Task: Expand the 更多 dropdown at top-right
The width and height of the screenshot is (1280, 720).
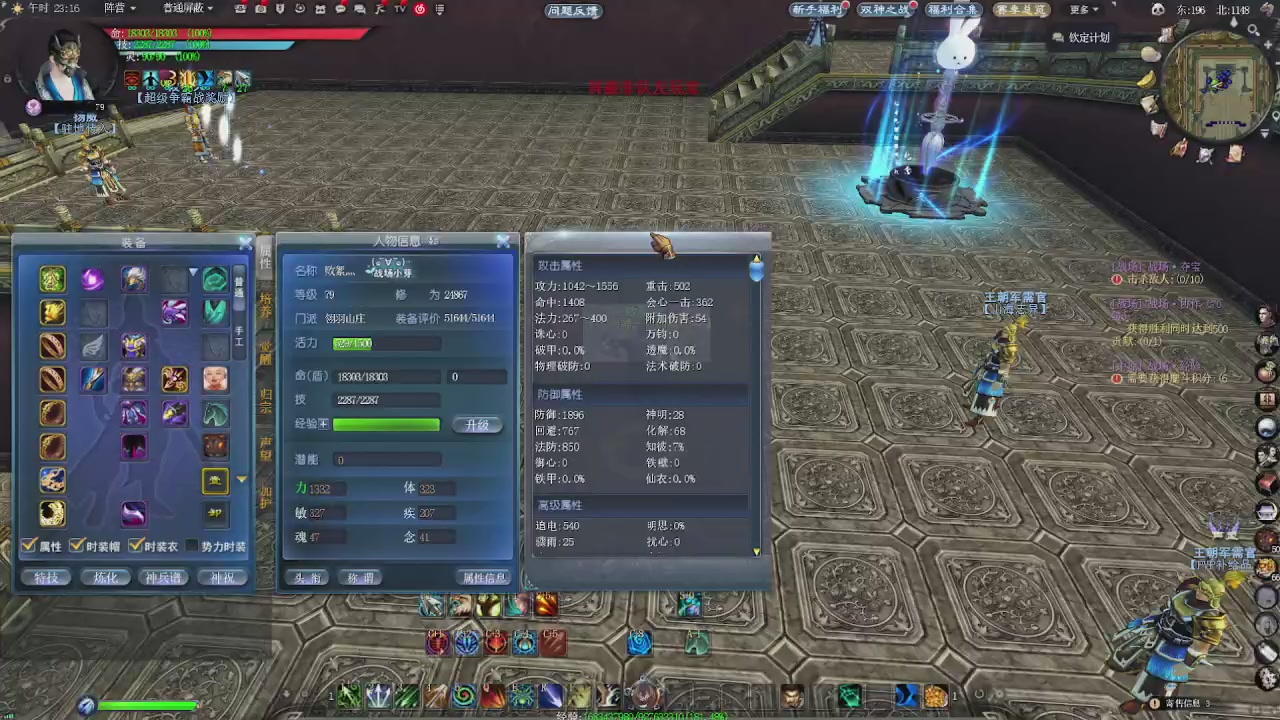Action: coord(1082,10)
